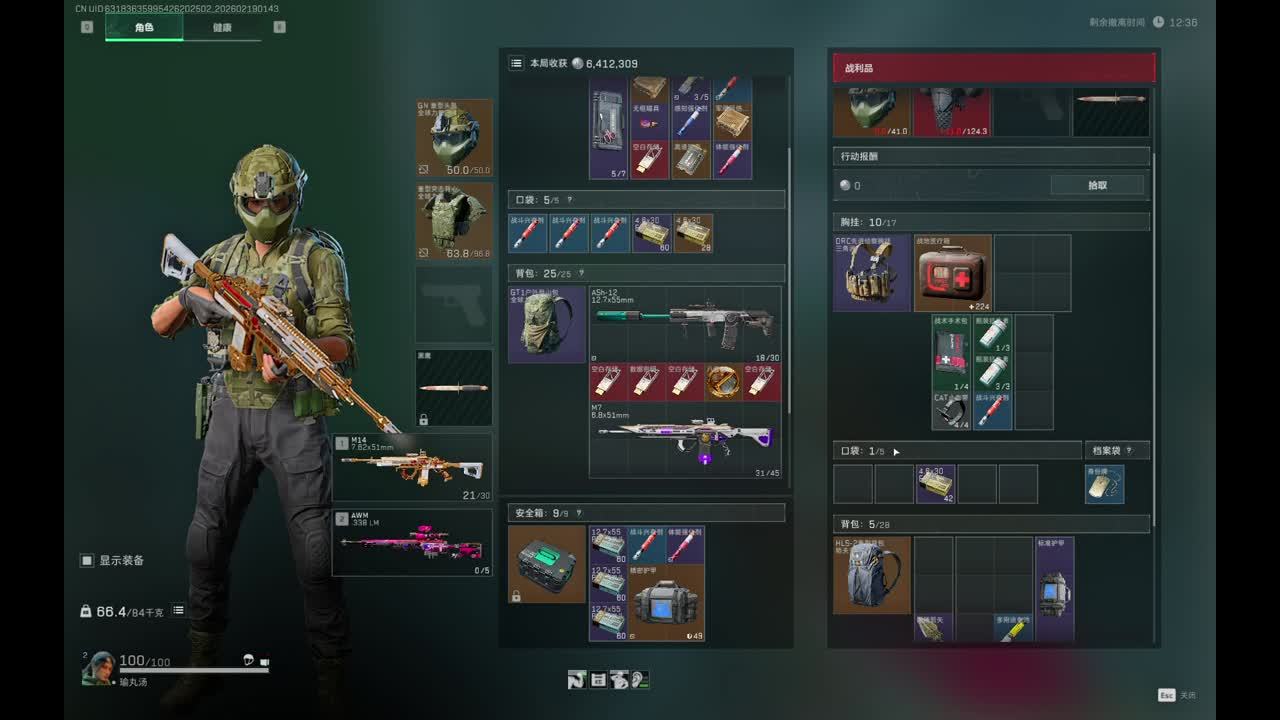Choose the knife melee weapon slot
The image size is (1280, 720).
click(454, 387)
